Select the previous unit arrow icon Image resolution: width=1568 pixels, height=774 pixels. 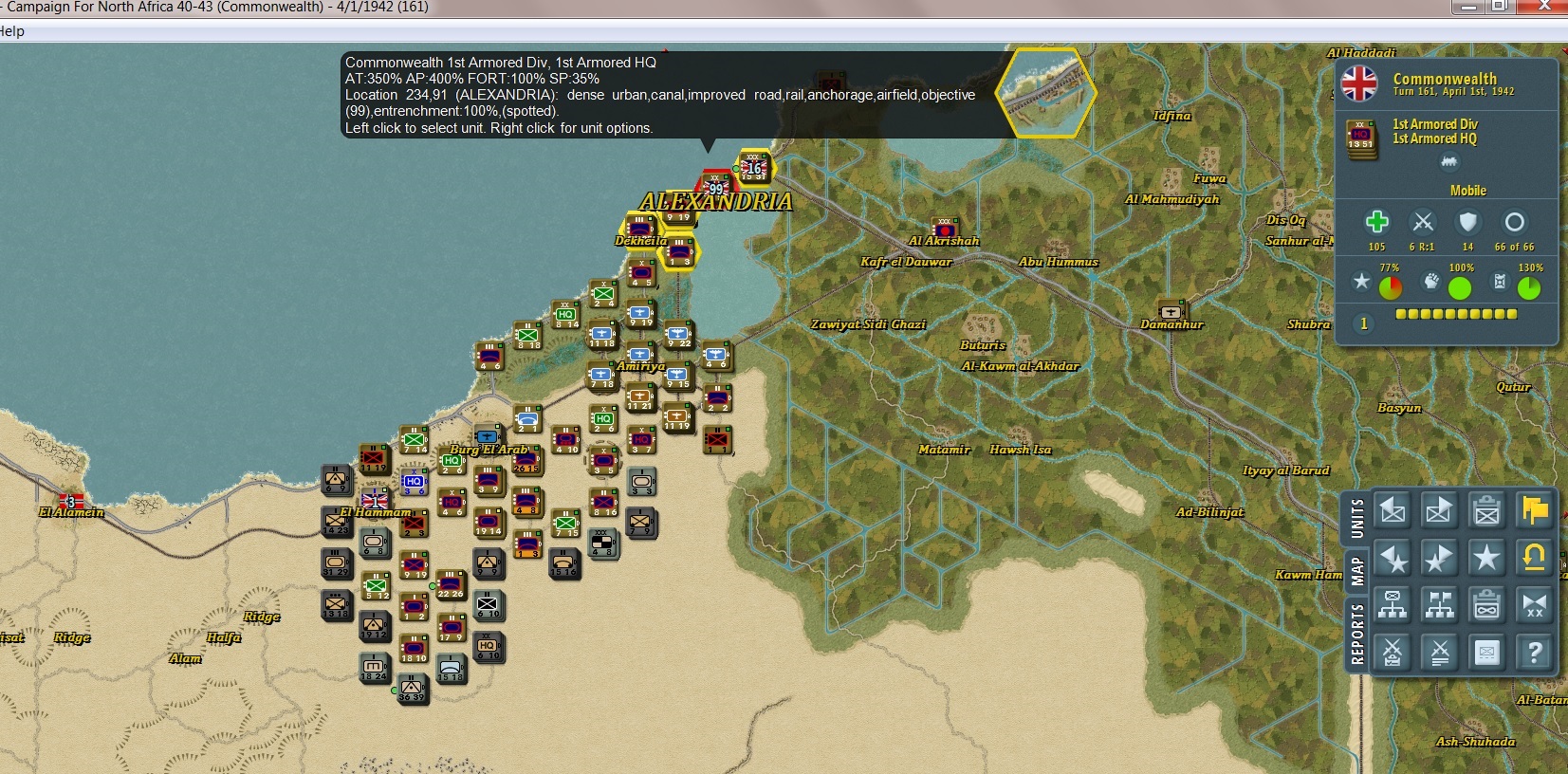click(x=1392, y=510)
